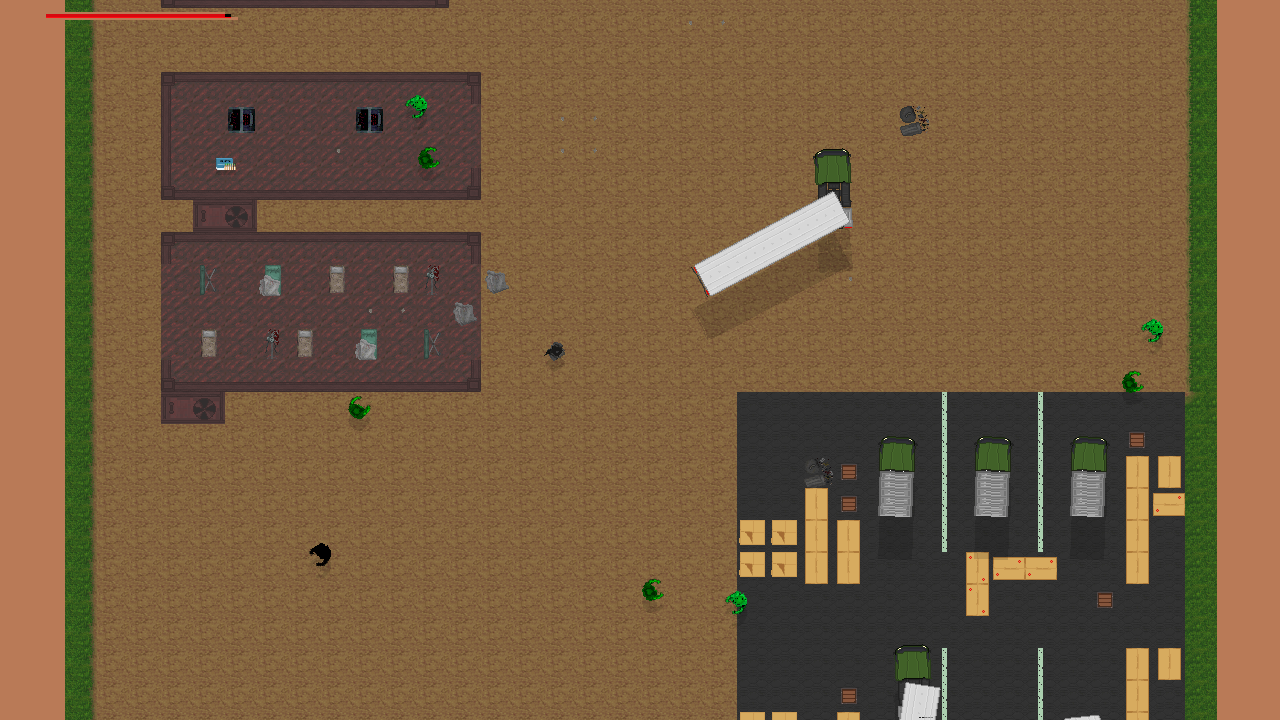Click the motorcycle wreck in the warehouse yard
1280x720 pixels.
tap(820, 472)
